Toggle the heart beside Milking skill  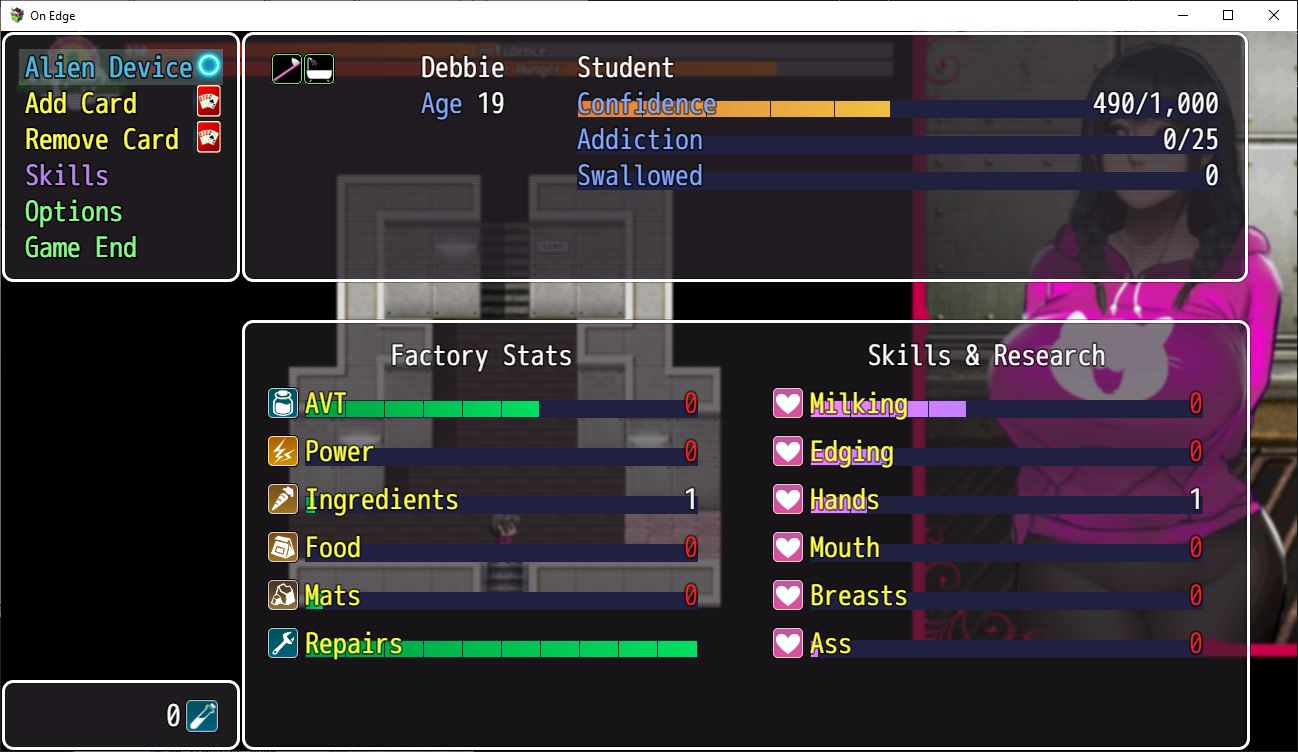[x=788, y=403]
